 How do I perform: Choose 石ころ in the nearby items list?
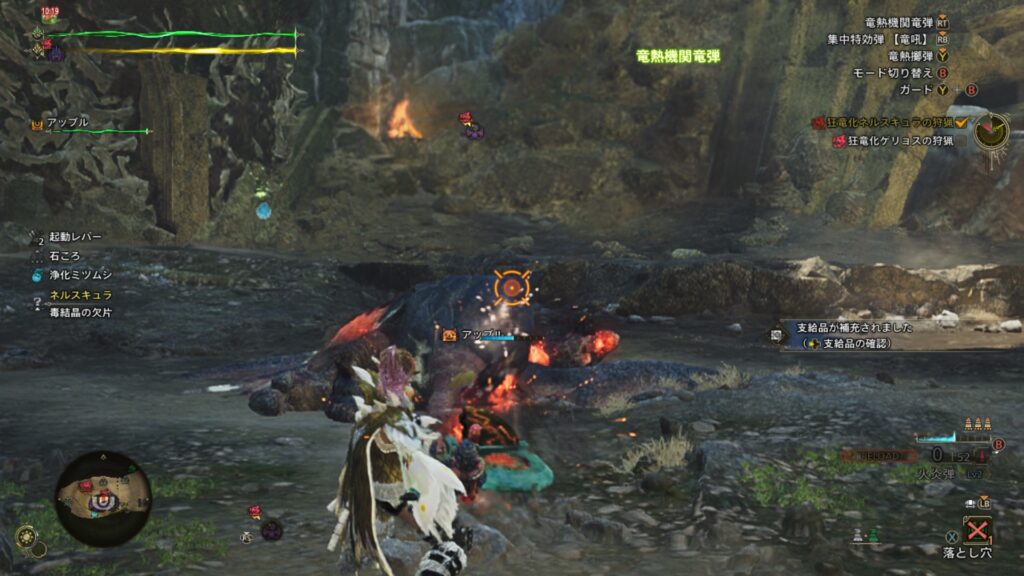pyautogui.click(x=66, y=255)
